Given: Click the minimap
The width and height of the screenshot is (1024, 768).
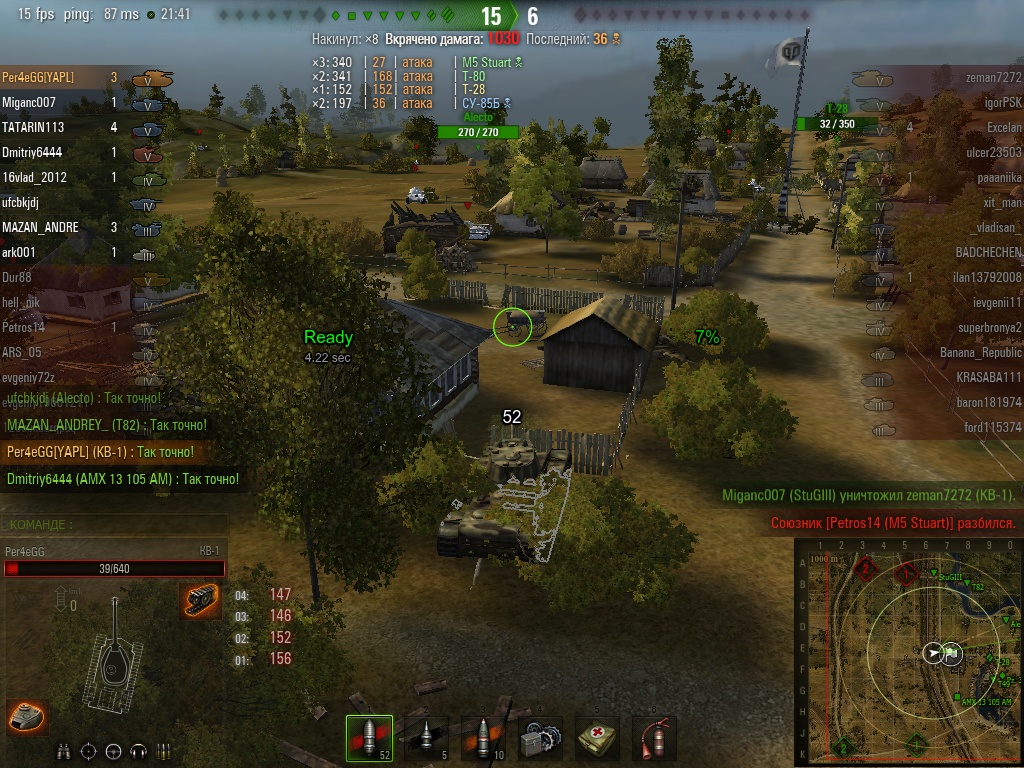Looking at the screenshot, I should (x=909, y=652).
